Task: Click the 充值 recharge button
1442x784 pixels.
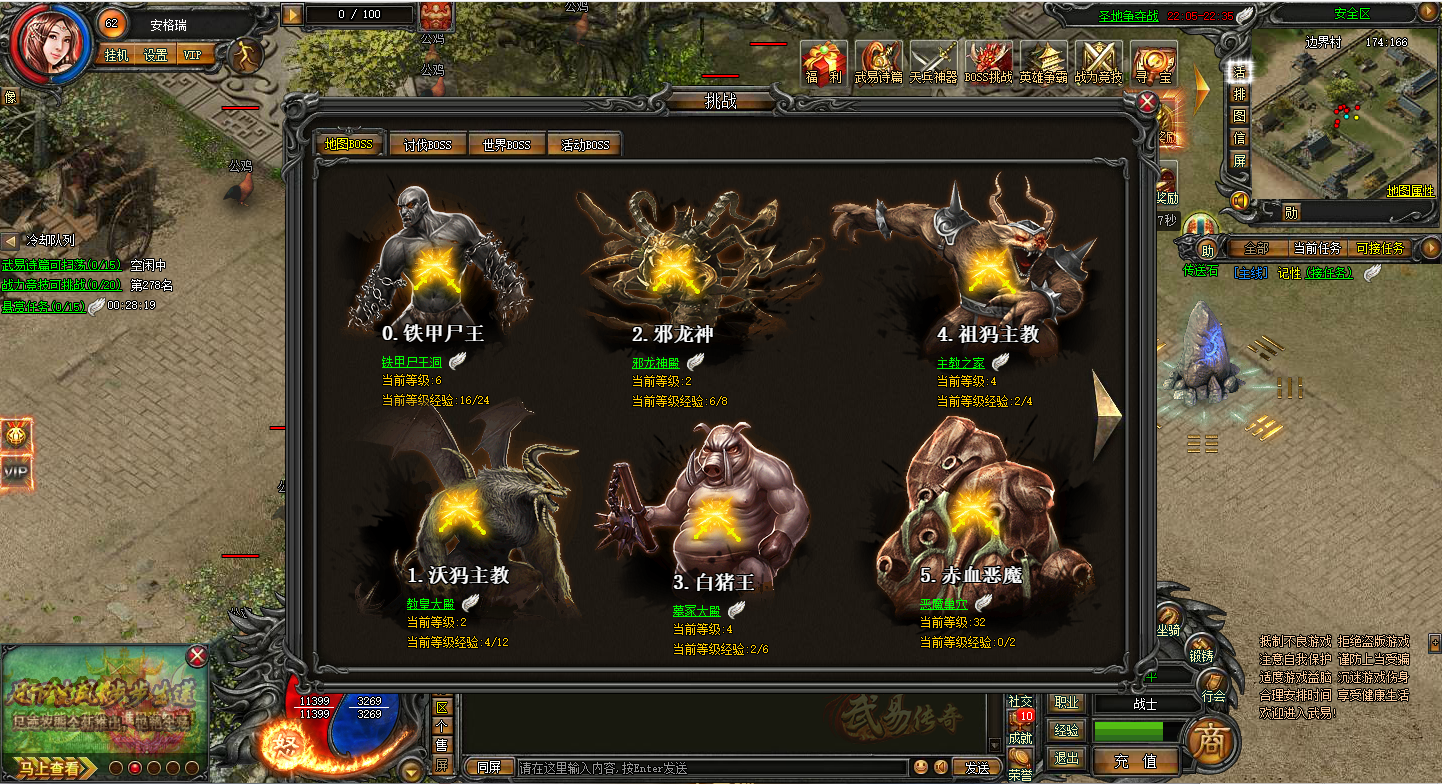Action: (1135, 761)
